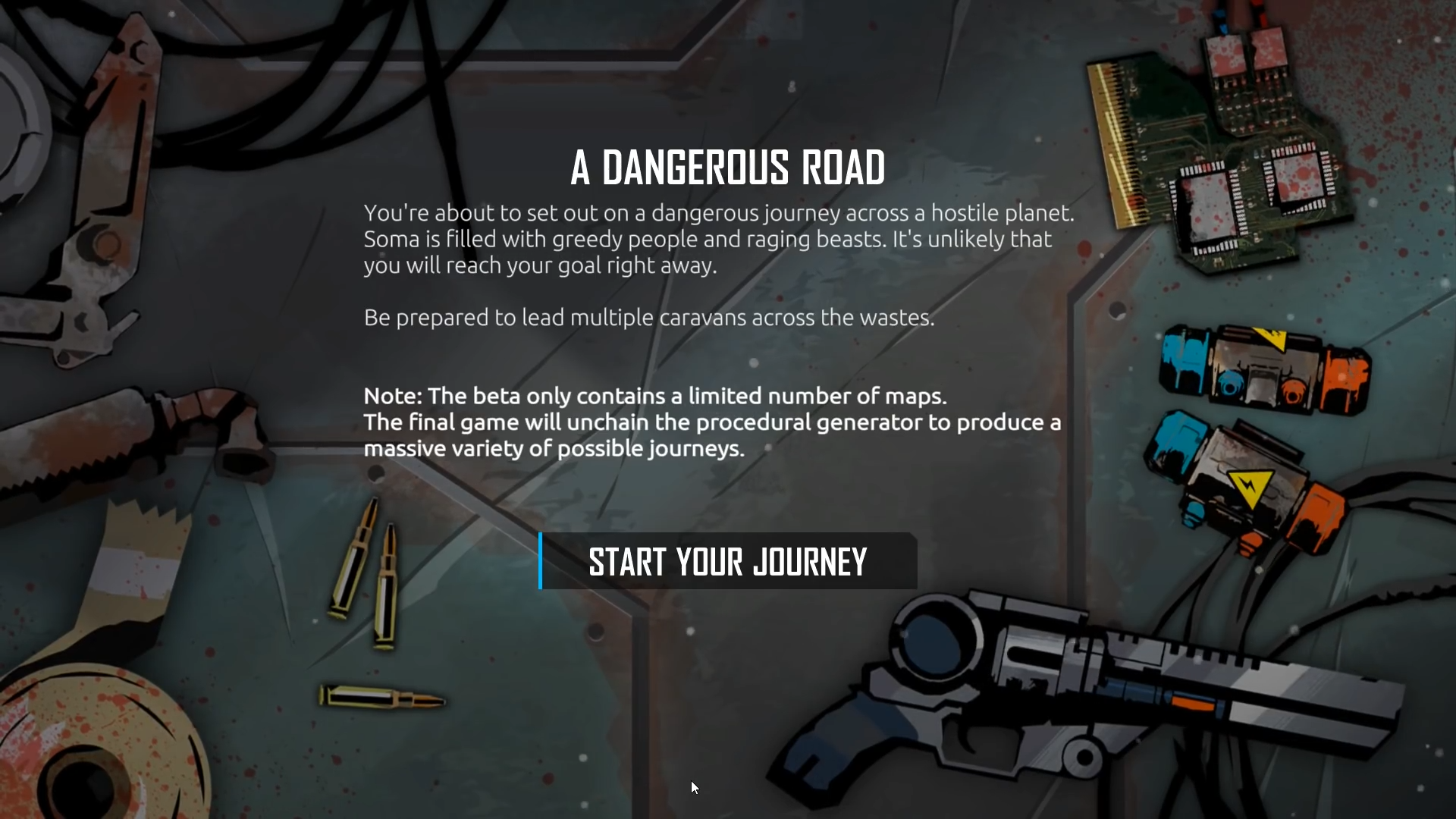Click the Start Your Journey button
The height and width of the screenshot is (819, 1456).
click(728, 562)
